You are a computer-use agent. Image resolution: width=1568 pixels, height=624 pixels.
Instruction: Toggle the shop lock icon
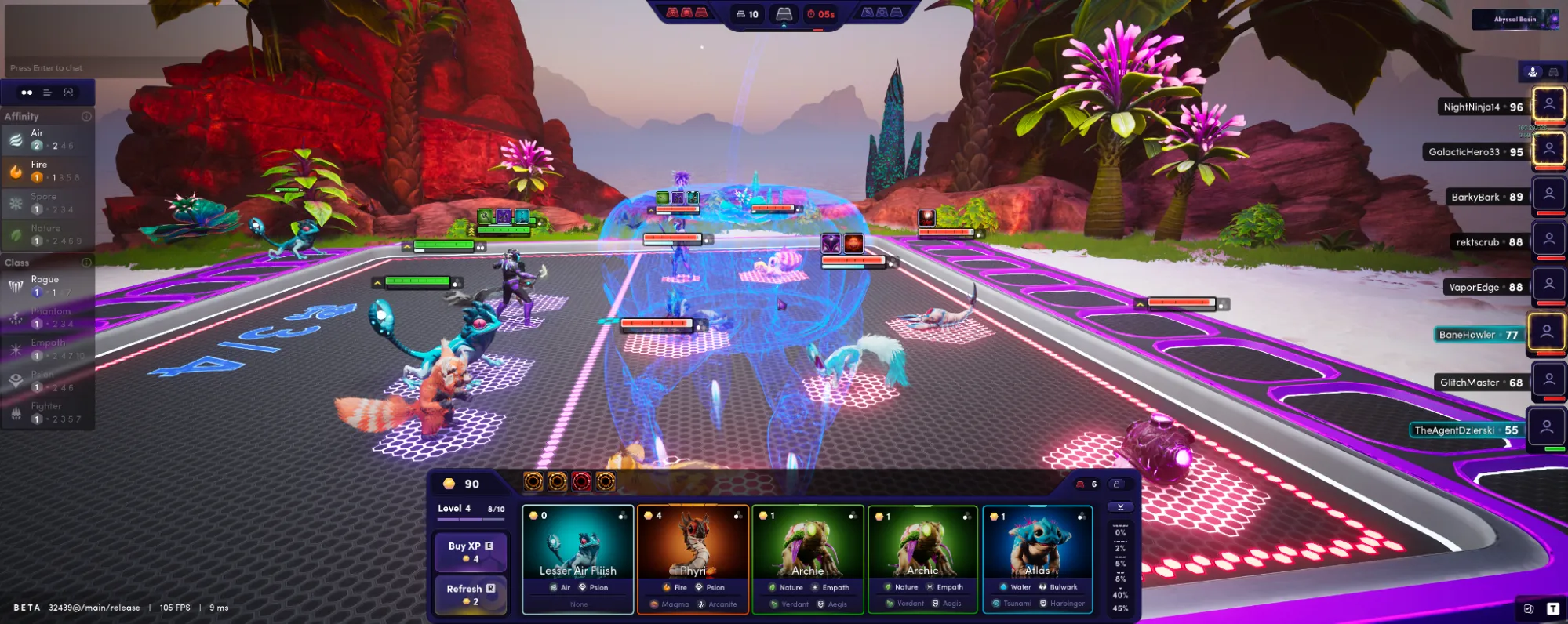[1117, 484]
